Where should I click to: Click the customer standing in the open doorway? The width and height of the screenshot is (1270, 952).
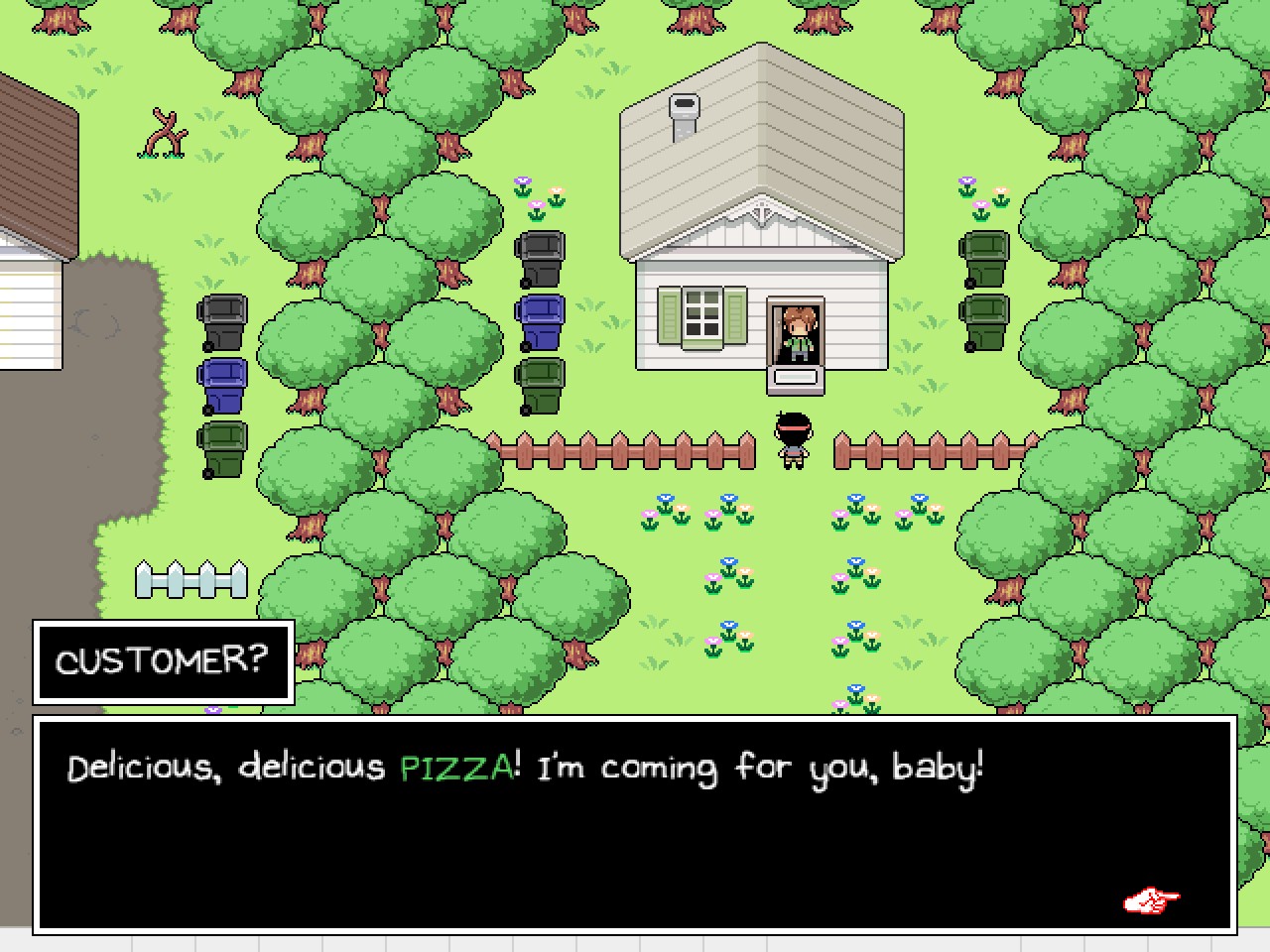click(x=799, y=332)
